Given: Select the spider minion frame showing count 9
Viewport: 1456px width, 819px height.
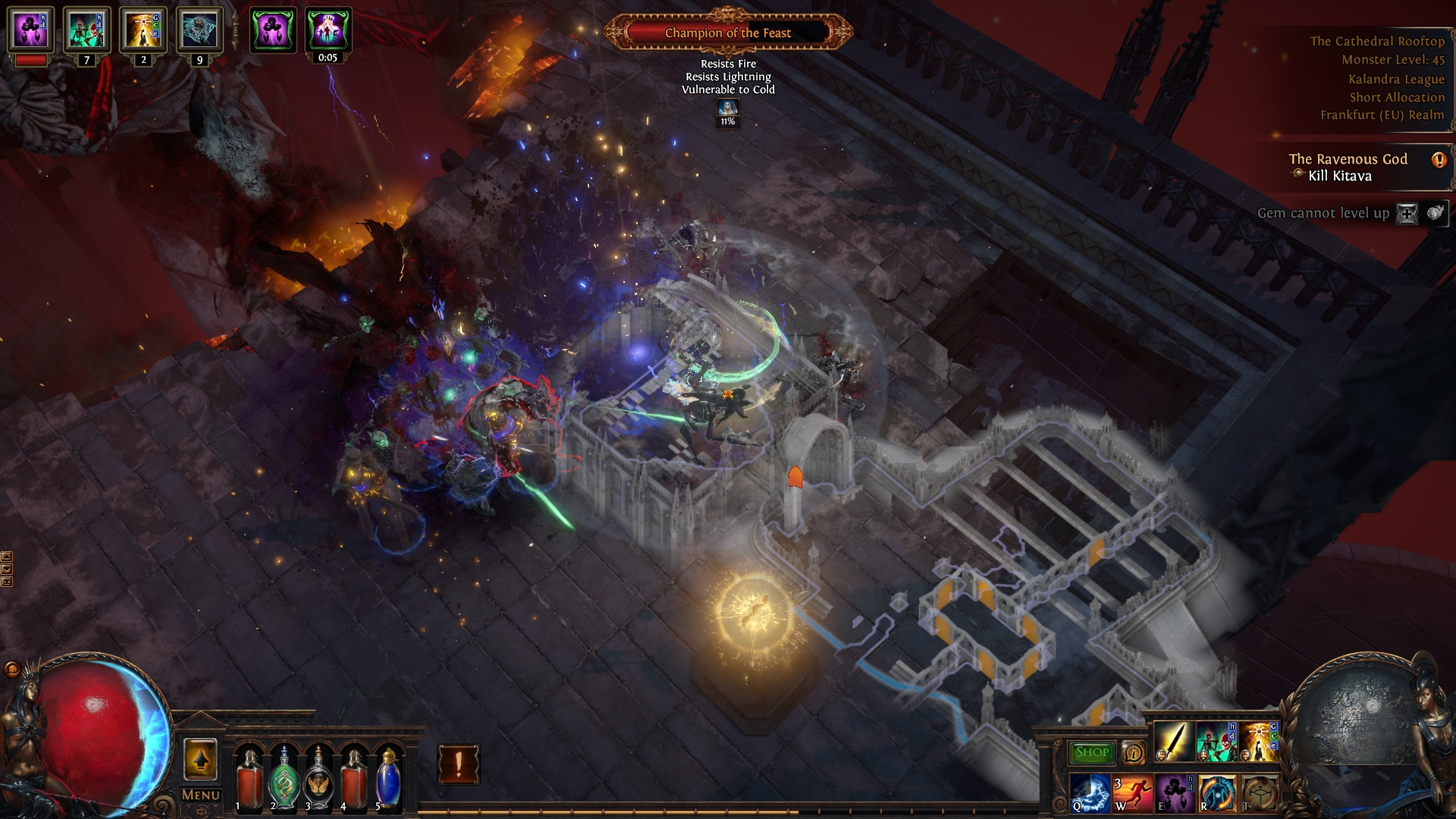Looking at the screenshot, I should [x=199, y=30].
